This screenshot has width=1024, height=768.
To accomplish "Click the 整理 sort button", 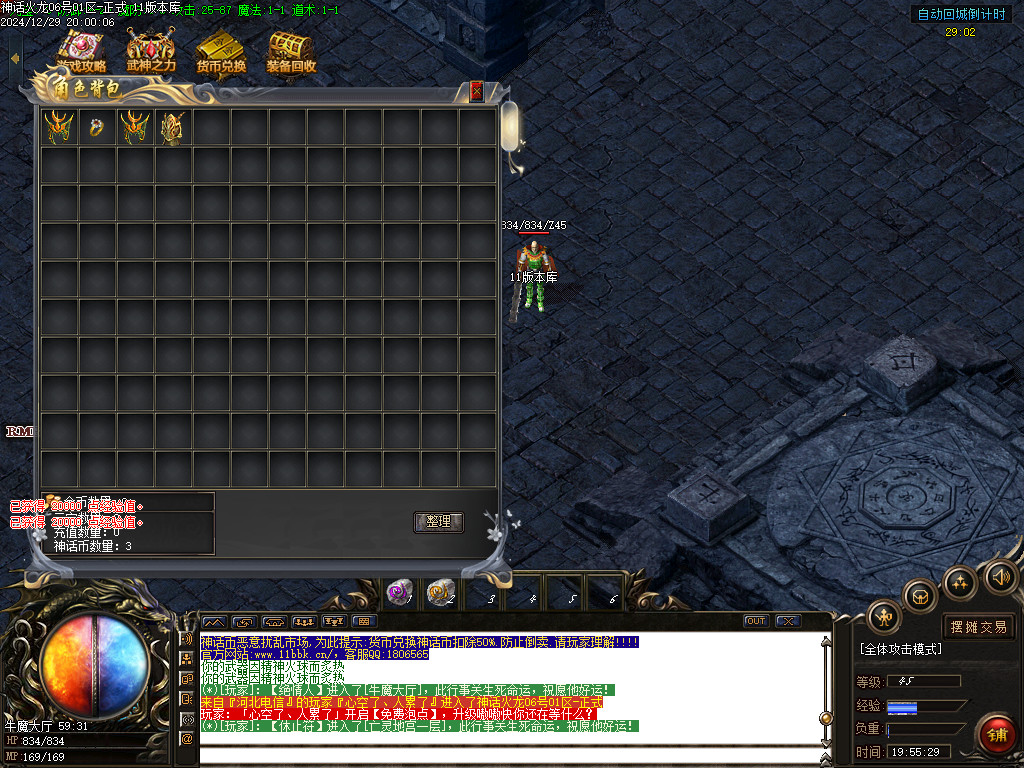I will [438, 522].
